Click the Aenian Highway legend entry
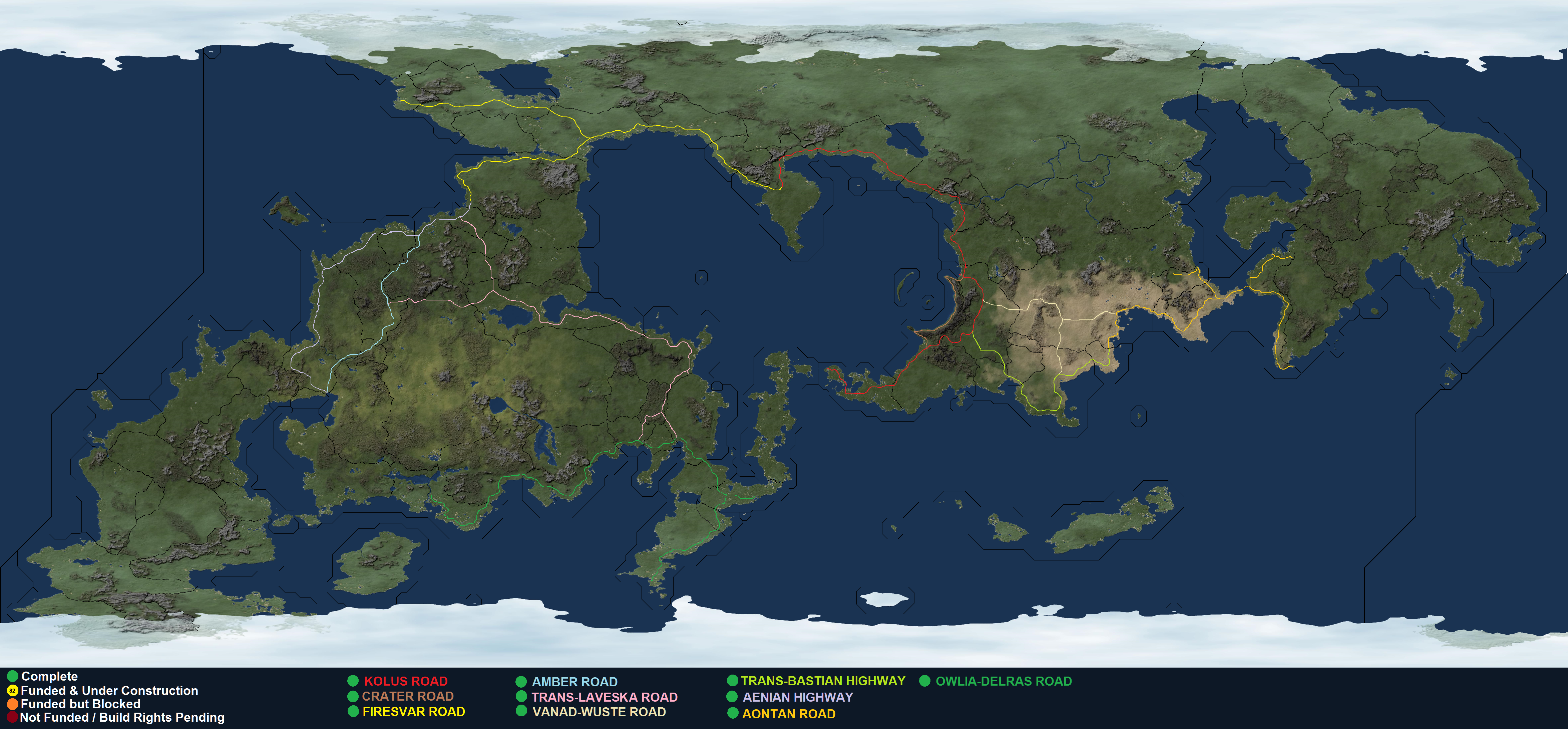 click(797, 697)
